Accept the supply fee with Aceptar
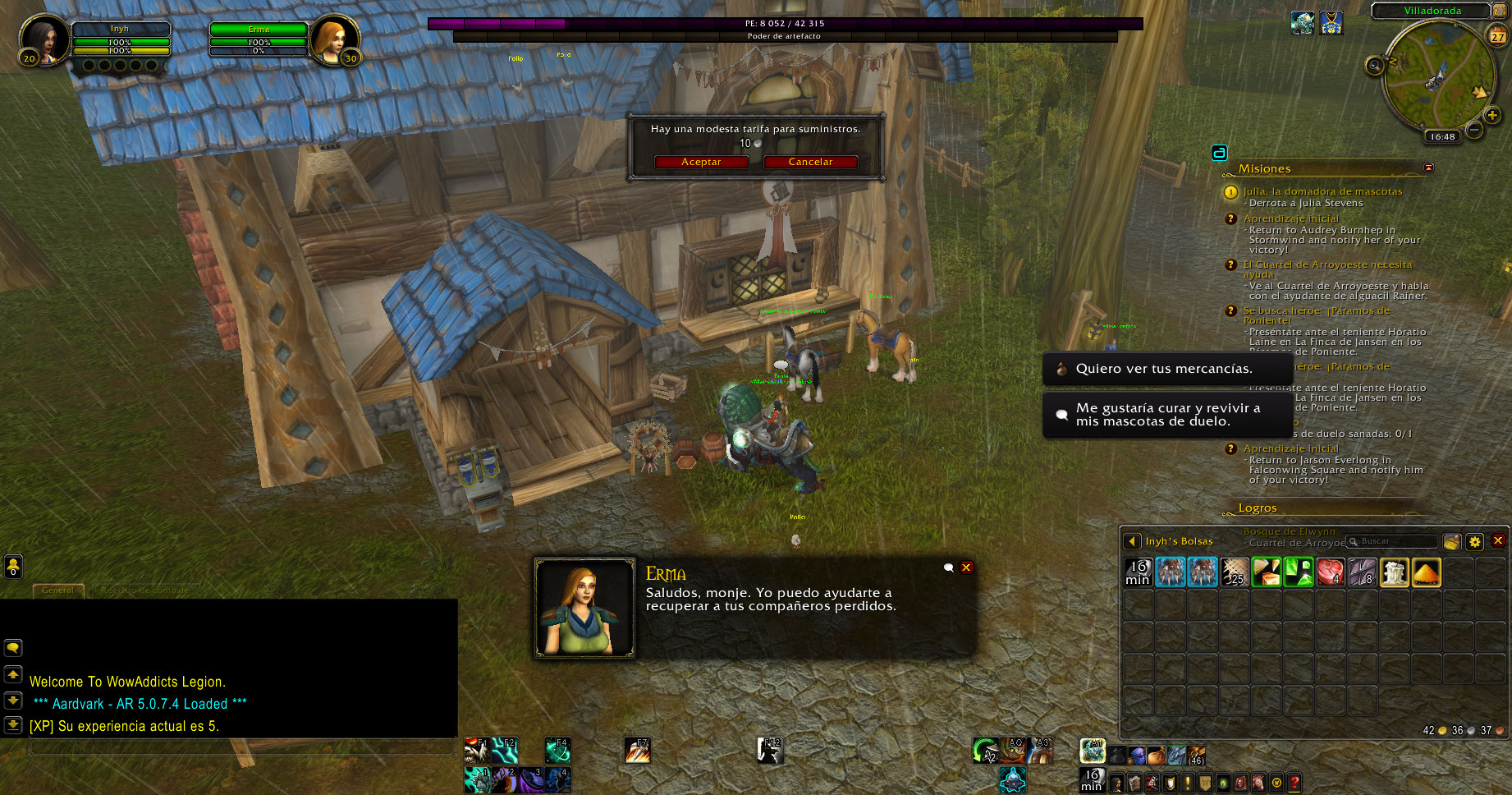The height and width of the screenshot is (795, 1512). [701, 162]
